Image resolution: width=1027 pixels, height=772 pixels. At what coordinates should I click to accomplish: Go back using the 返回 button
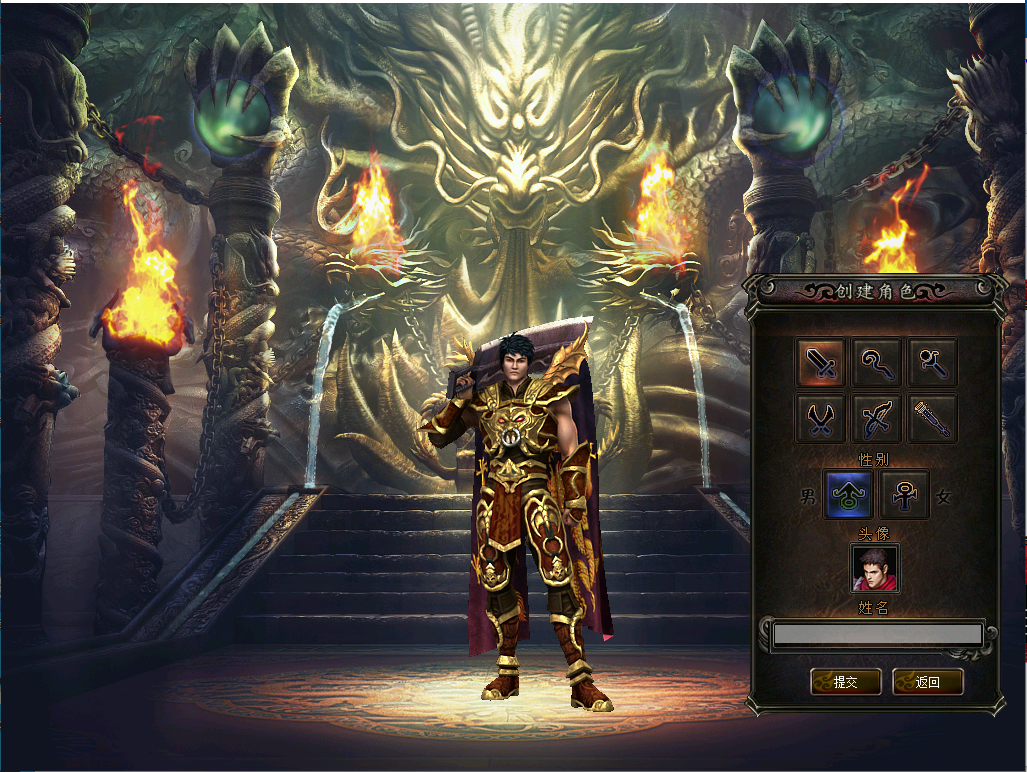coord(927,682)
